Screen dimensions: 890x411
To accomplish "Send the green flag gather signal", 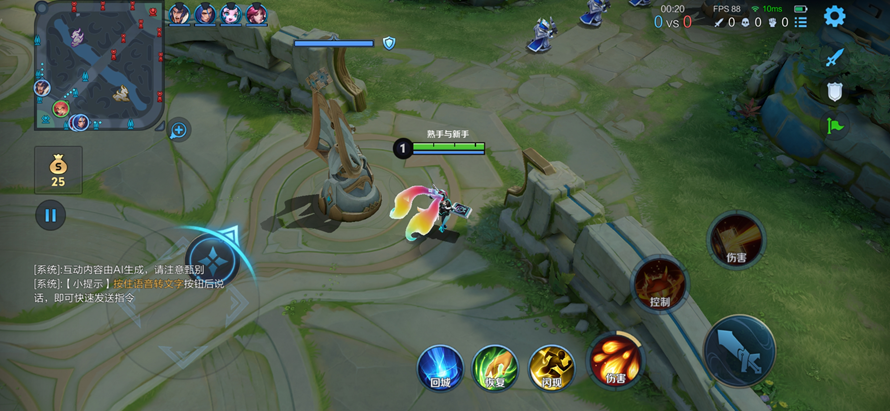I will coord(835,126).
